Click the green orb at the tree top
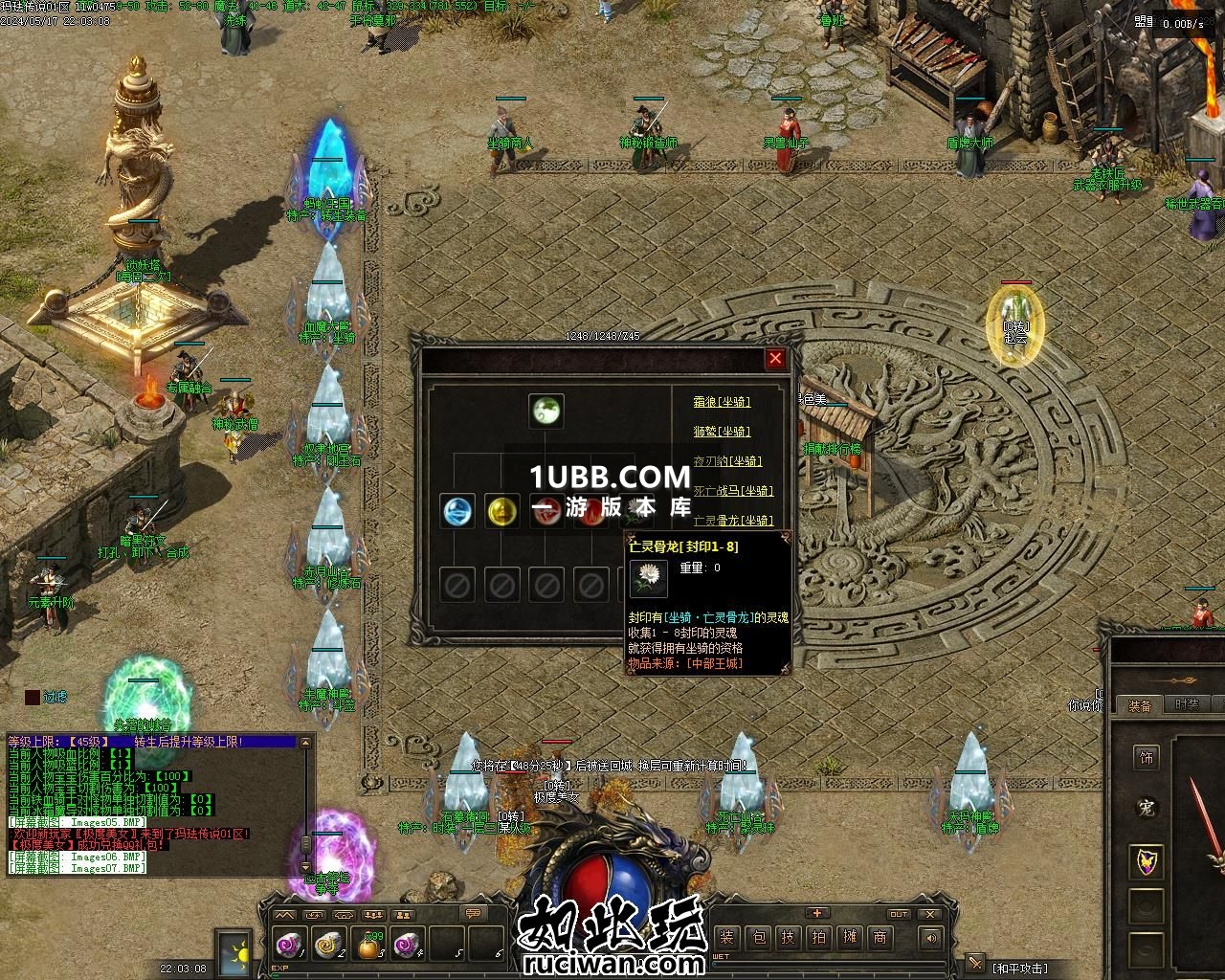The image size is (1225, 980). [546, 412]
